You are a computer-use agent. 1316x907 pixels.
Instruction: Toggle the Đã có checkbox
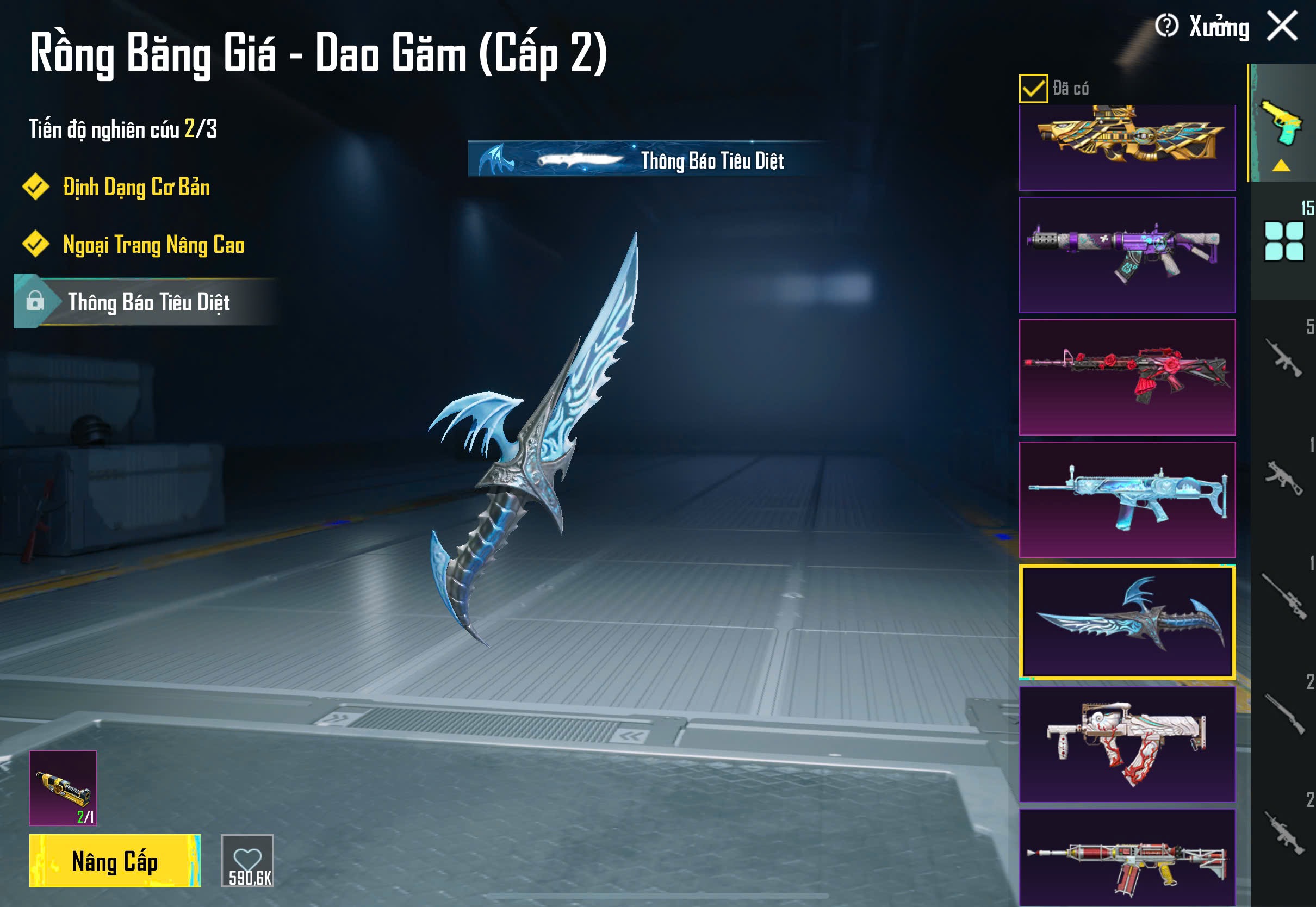tap(1033, 89)
